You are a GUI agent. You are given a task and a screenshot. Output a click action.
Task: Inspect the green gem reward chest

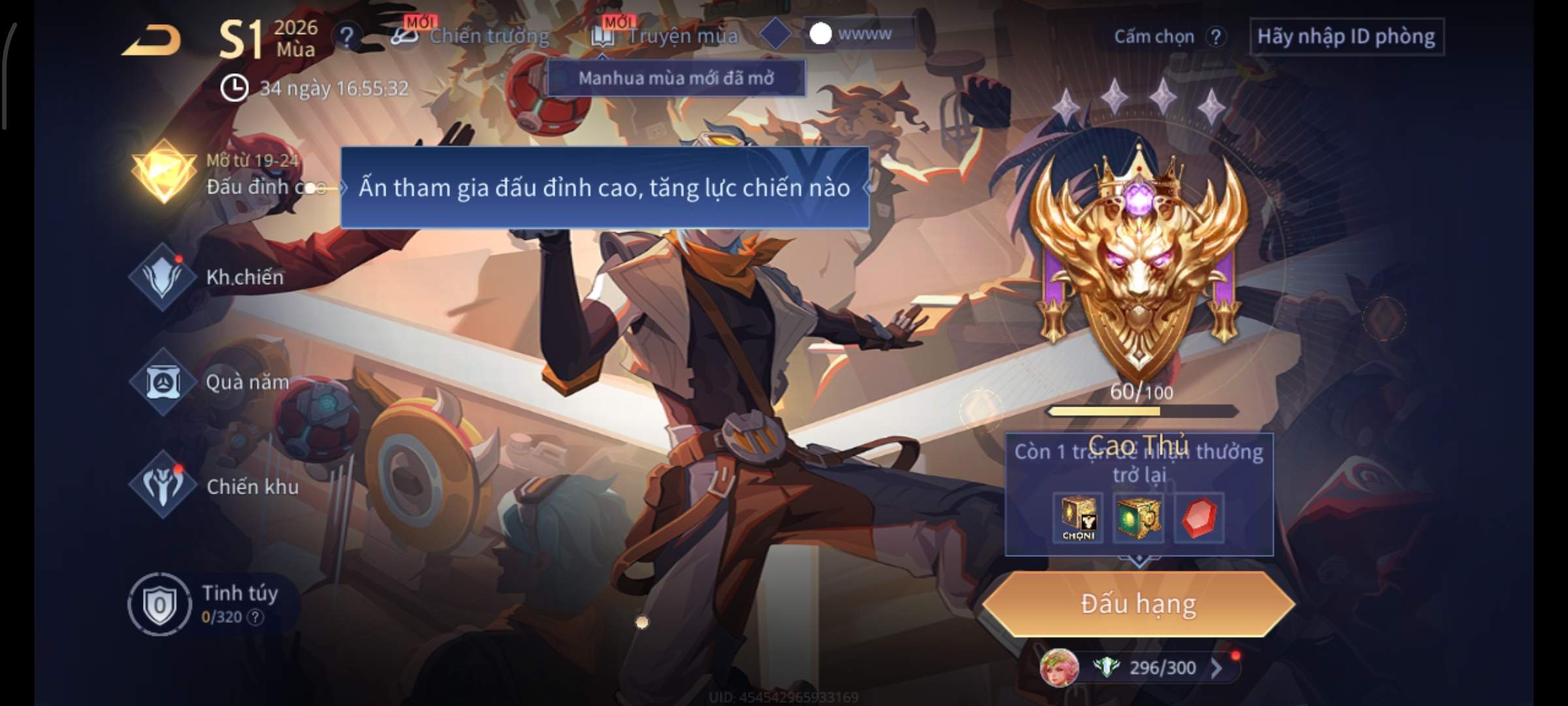coord(1138,518)
